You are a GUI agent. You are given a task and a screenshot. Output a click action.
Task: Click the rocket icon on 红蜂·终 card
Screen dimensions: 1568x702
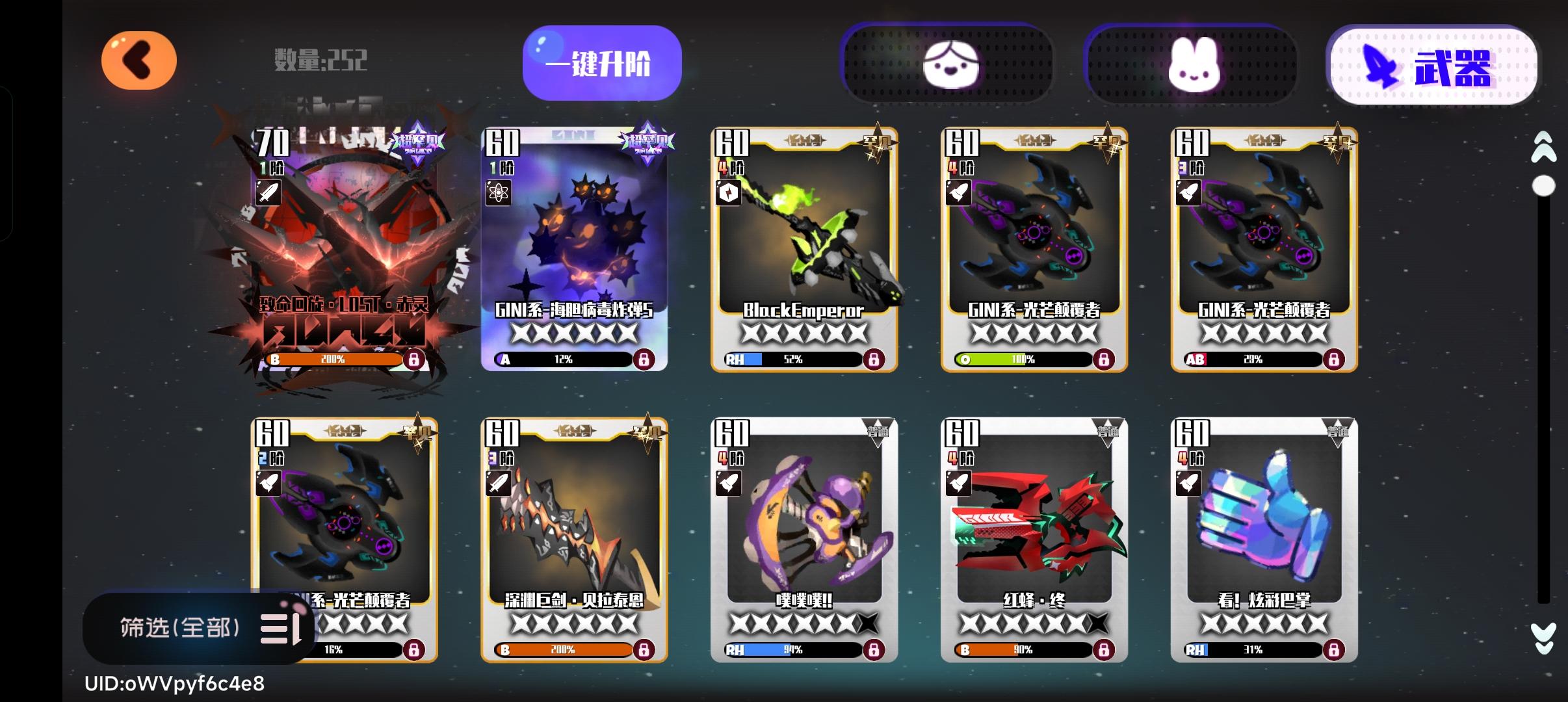pyautogui.click(x=960, y=482)
